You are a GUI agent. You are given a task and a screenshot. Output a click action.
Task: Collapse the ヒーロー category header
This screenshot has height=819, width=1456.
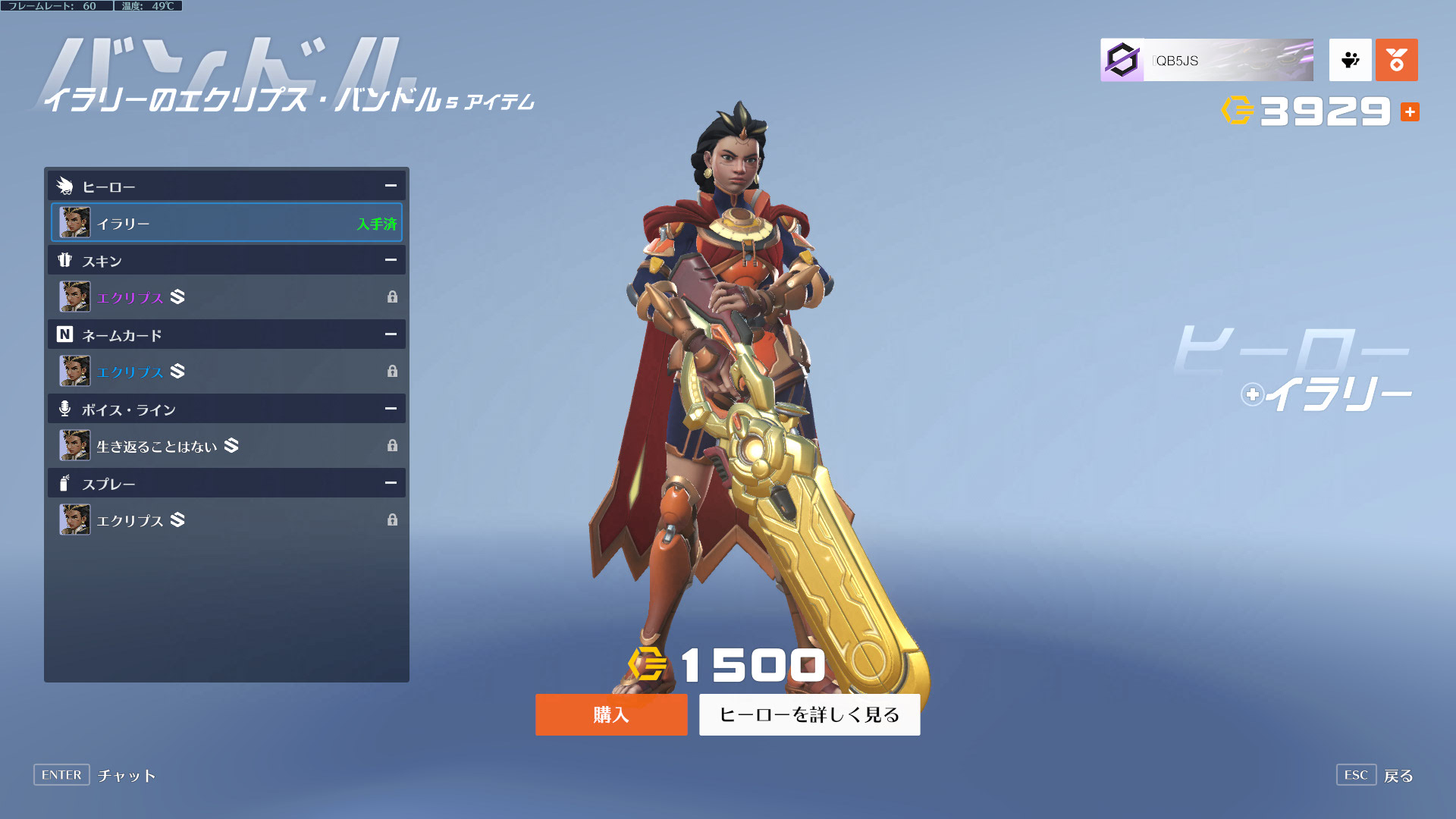pos(391,186)
